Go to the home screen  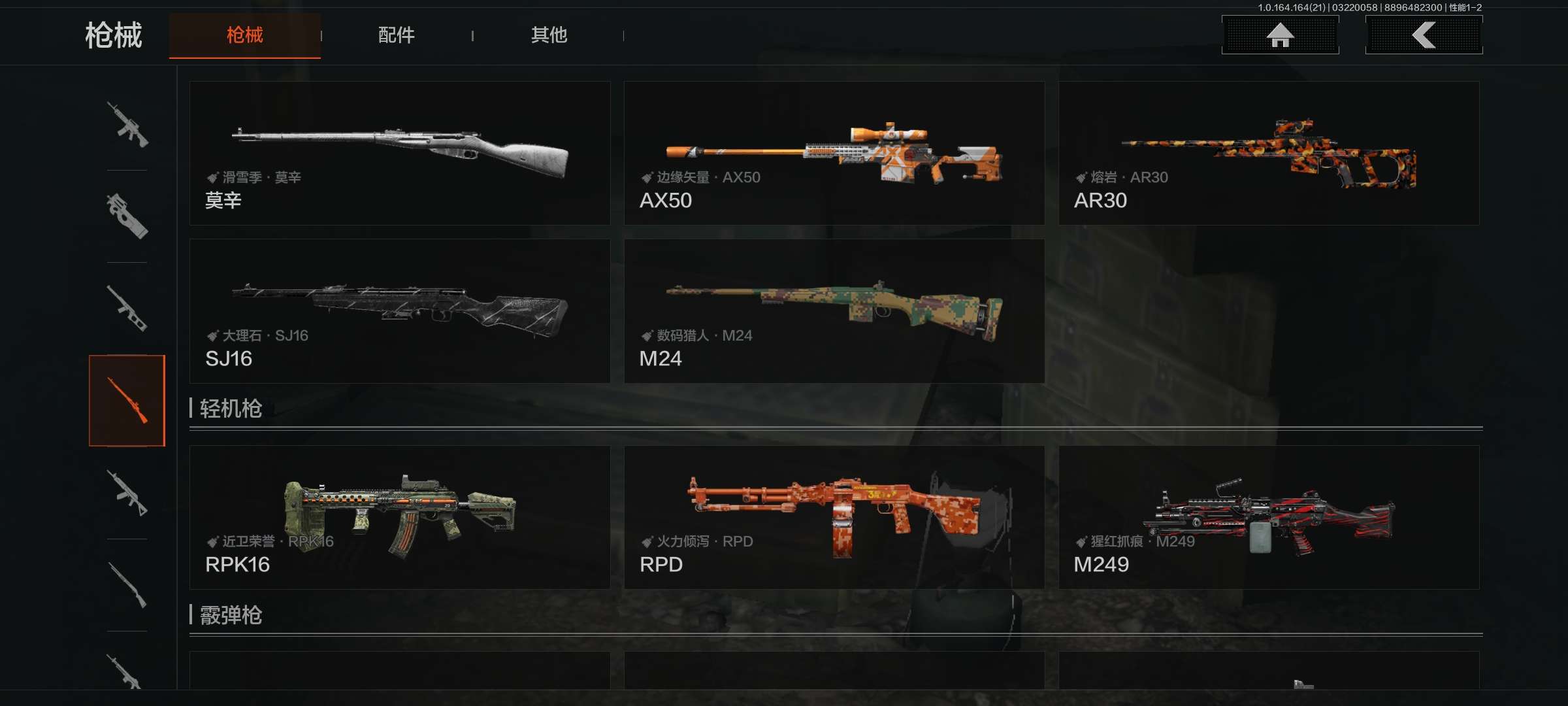tap(1280, 35)
